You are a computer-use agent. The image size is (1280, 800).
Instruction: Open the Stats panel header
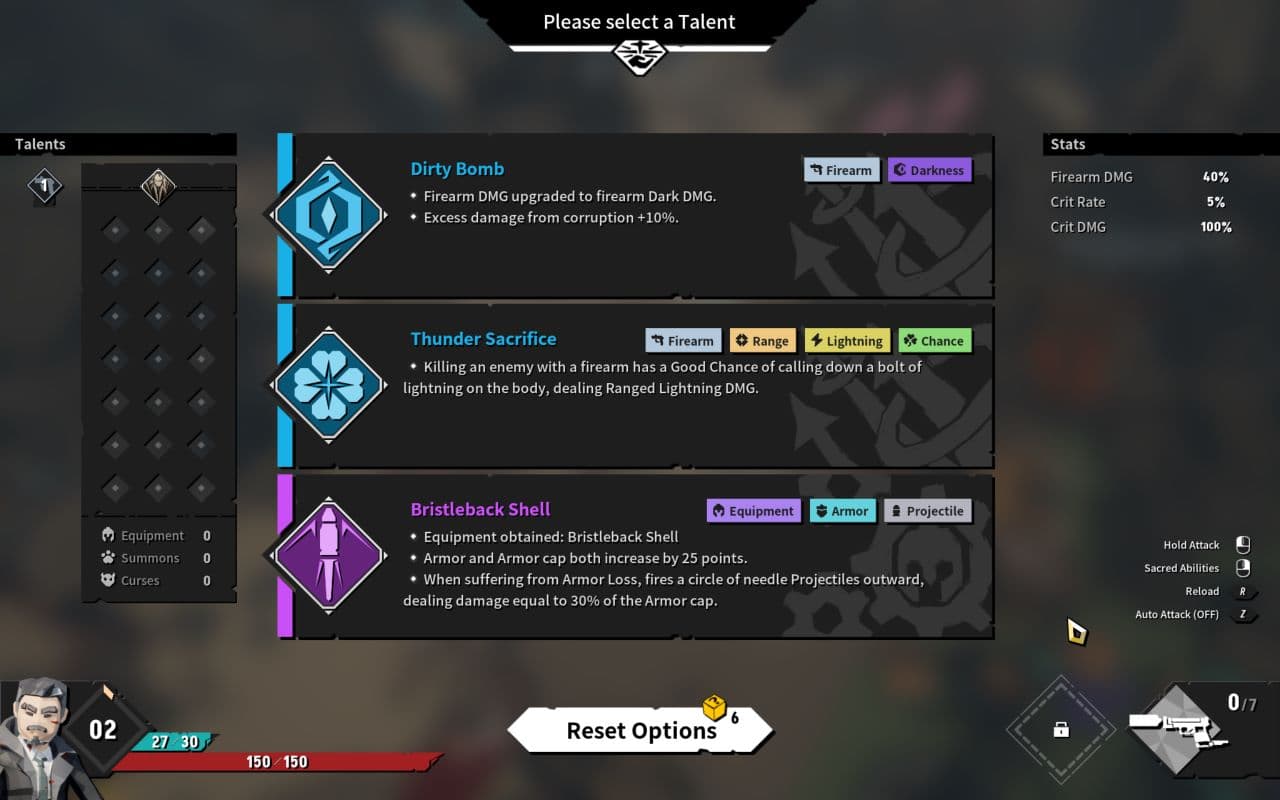pos(1066,144)
